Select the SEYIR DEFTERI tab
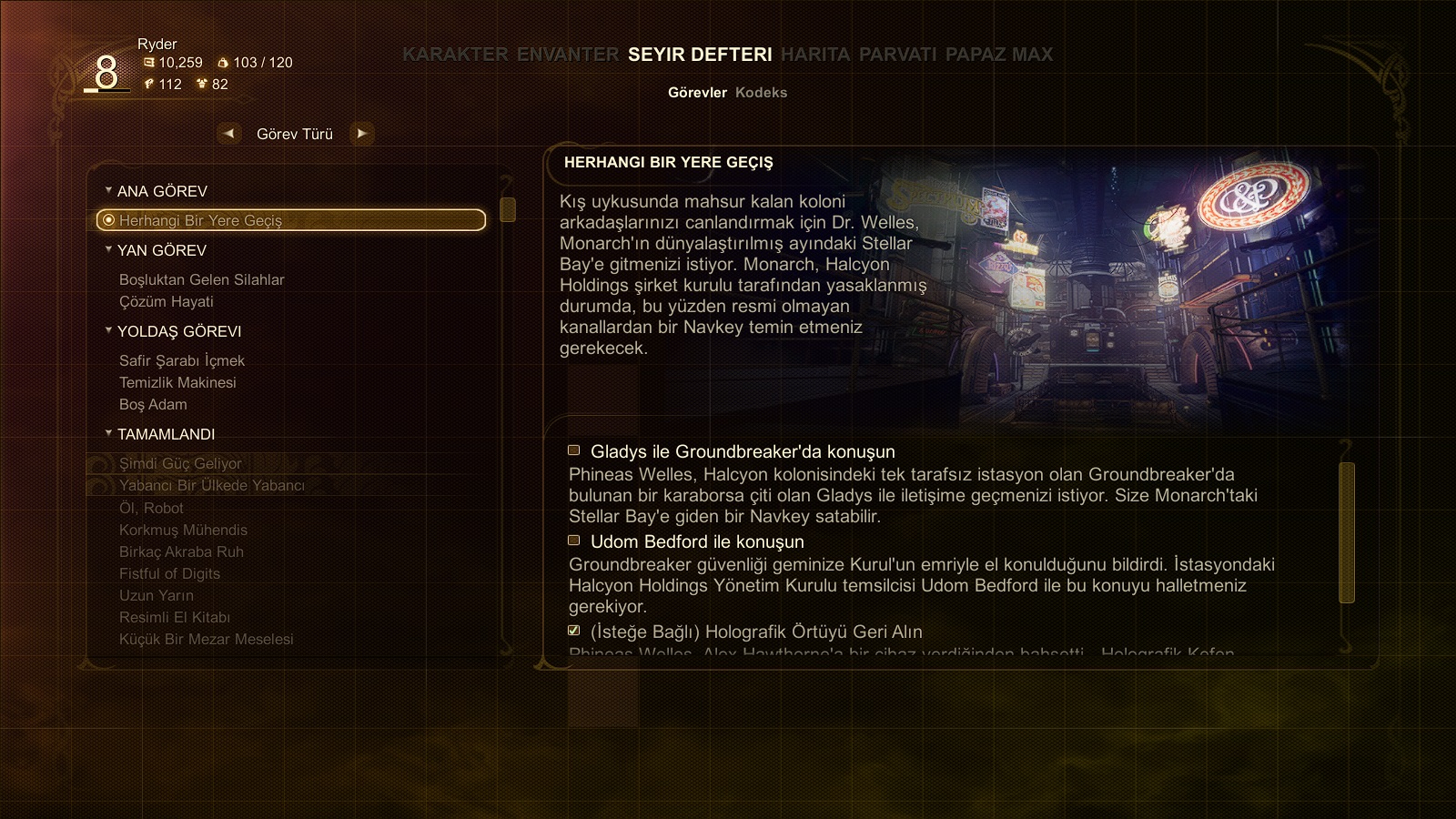 [x=699, y=55]
